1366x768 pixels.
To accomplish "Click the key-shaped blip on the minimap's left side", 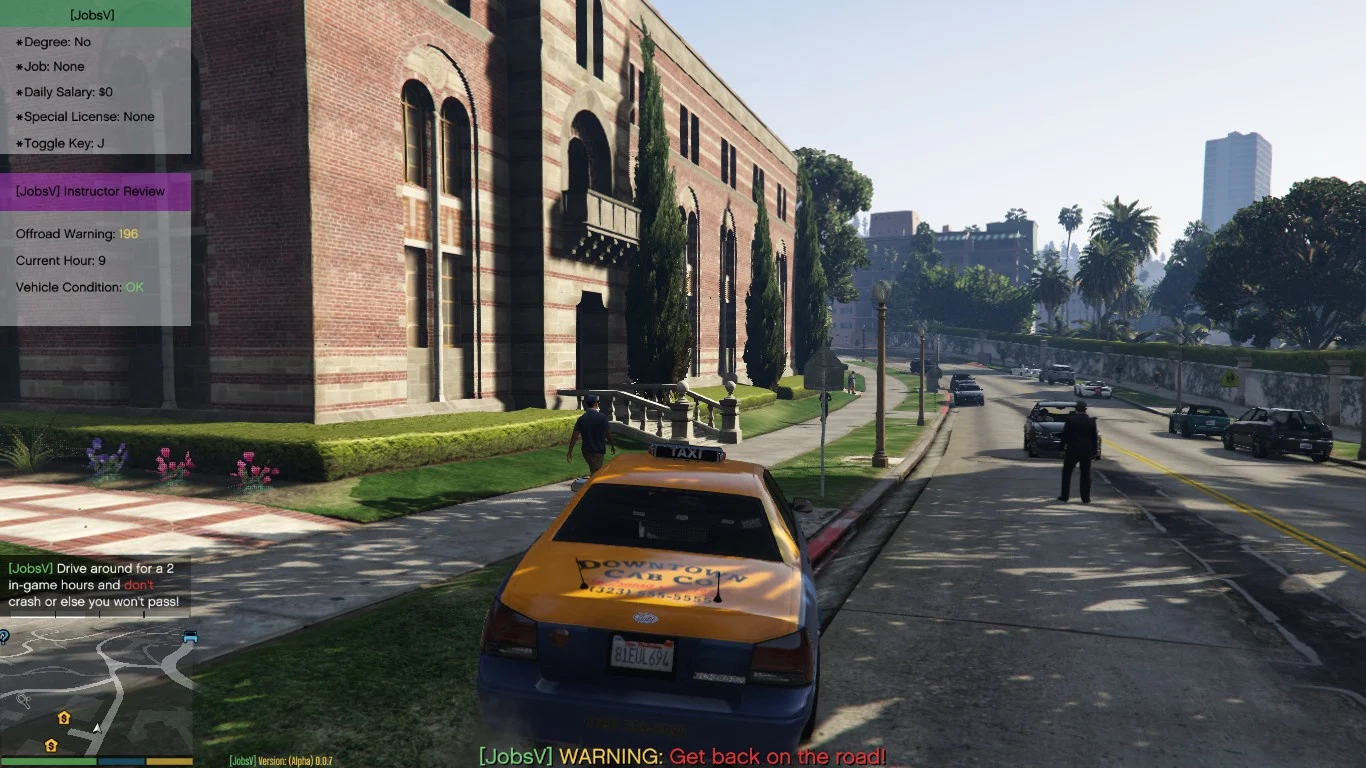I will pyautogui.click(x=23, y=699).
